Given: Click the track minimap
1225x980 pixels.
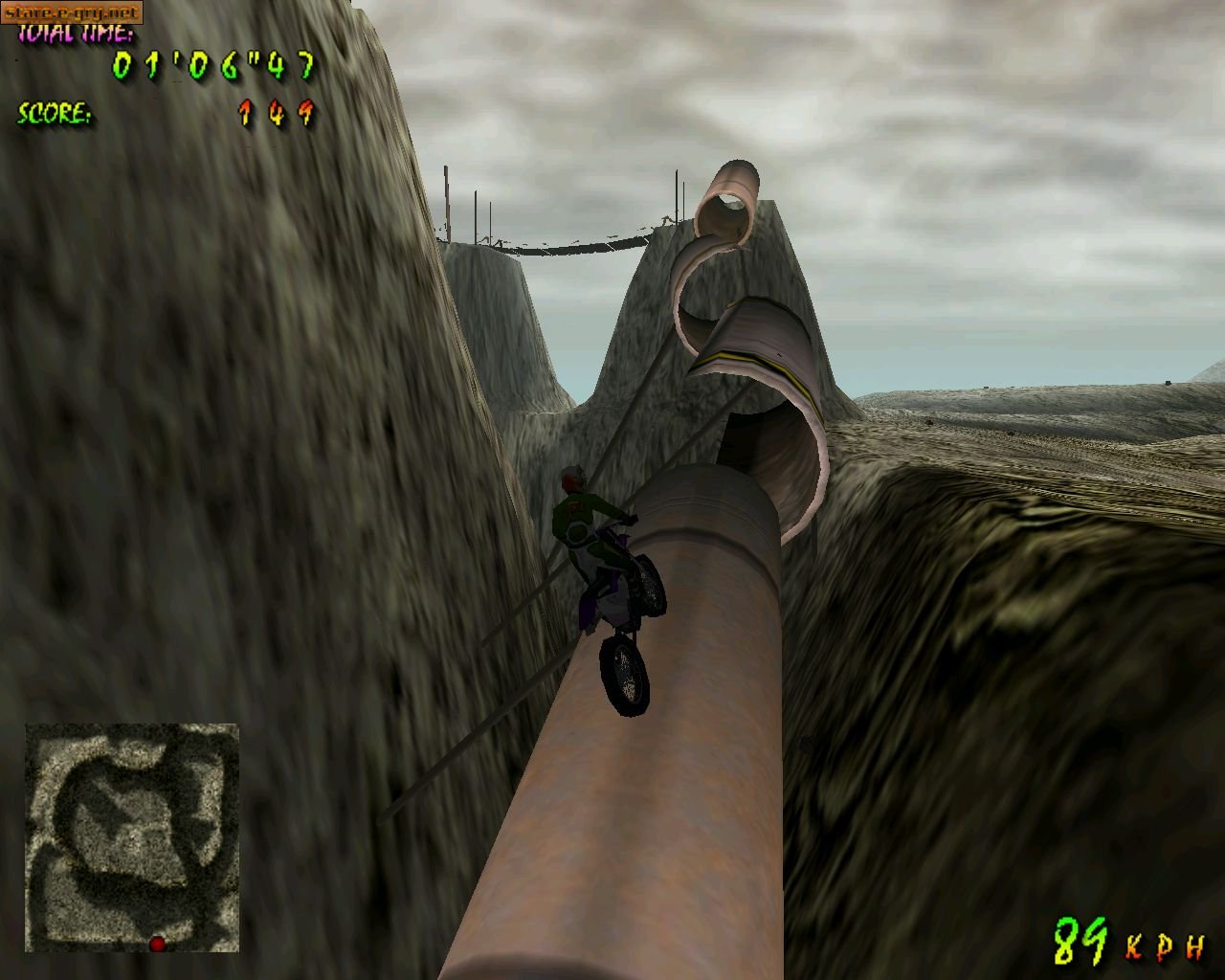Looking at the screenshot, I should [x=132, y=837].
